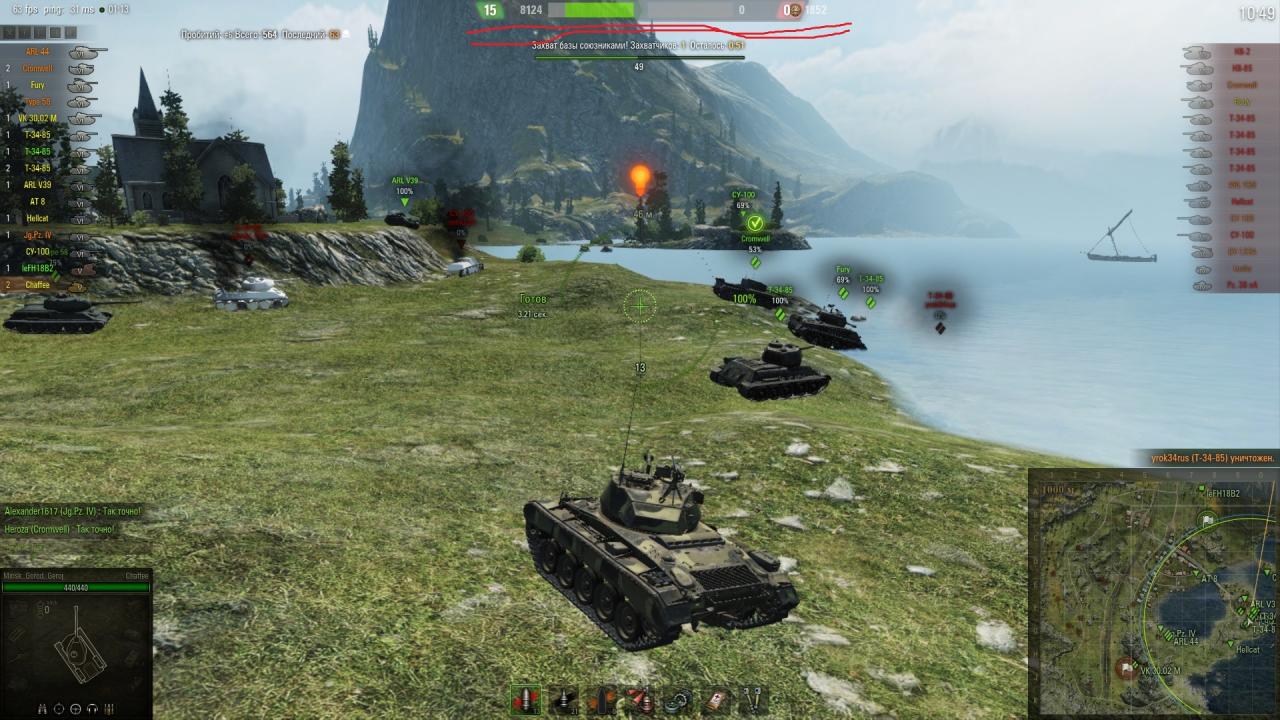
Task: Use the red fire extinguisher consumable
Action: (640, 699)
